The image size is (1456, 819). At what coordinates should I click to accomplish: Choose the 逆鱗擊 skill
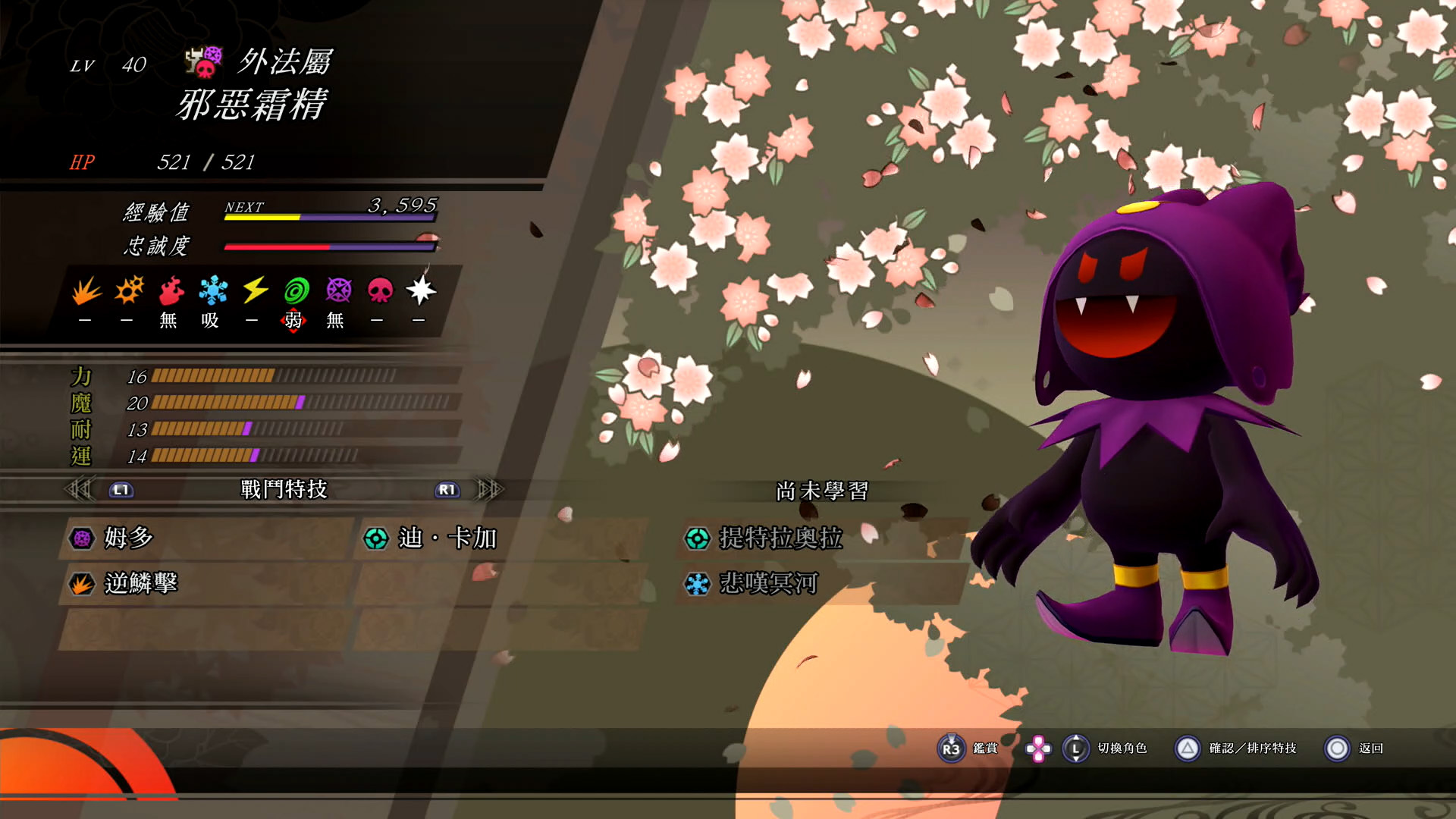[141, 584]
